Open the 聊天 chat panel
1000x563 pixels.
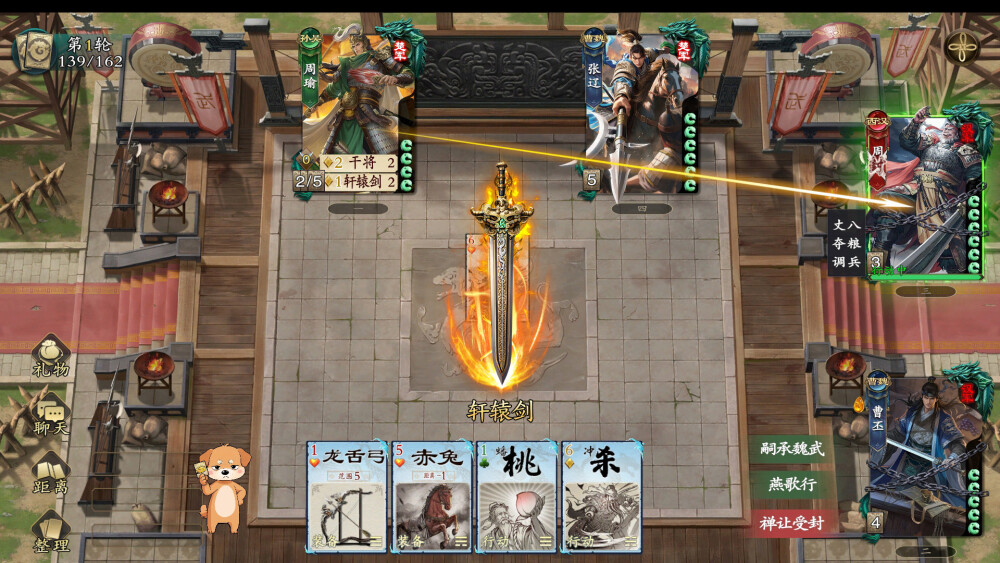pos(50,416)
